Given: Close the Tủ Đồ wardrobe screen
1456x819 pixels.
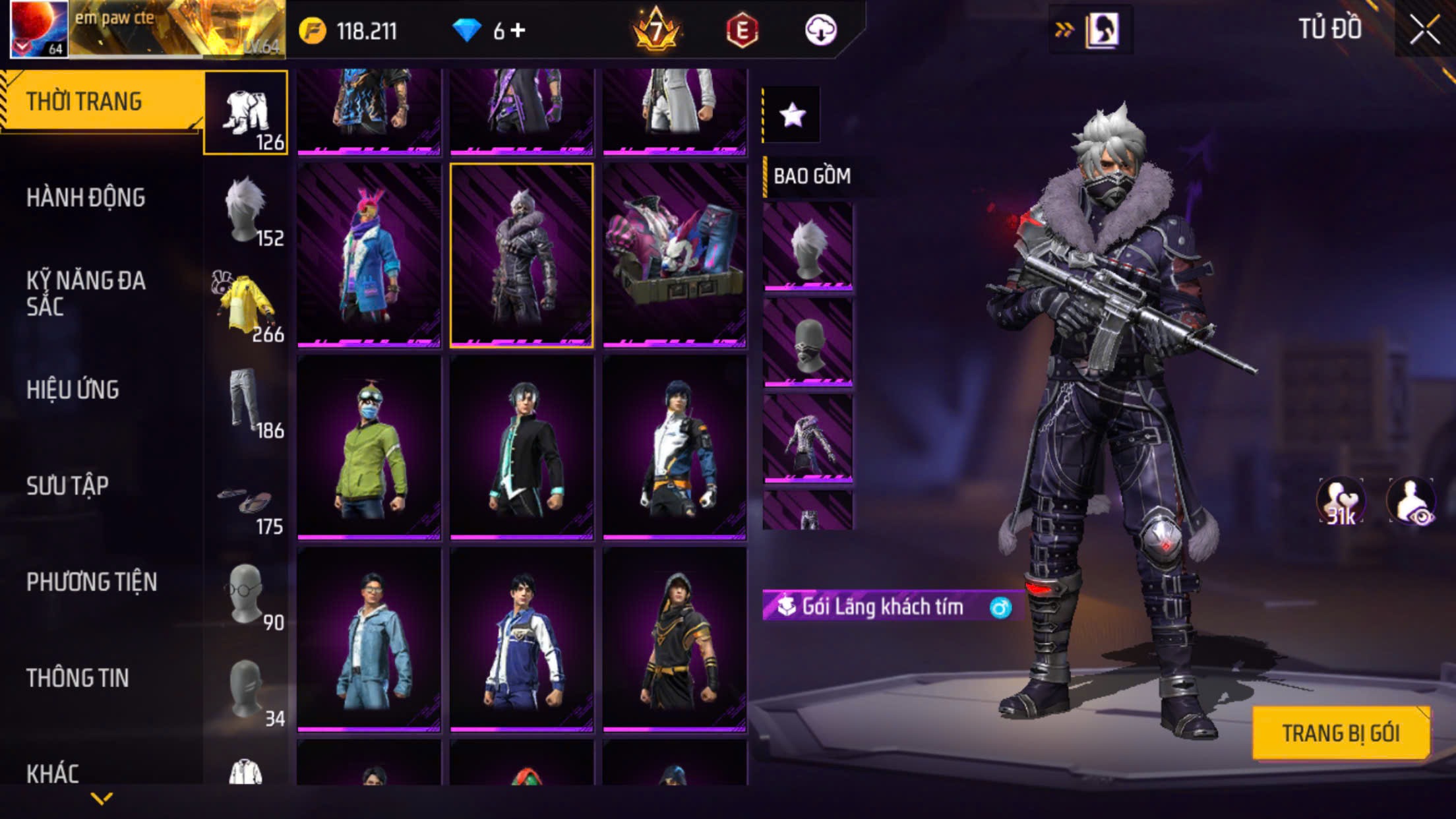Looking at the screenshot, I should (x=1424, y=30).
